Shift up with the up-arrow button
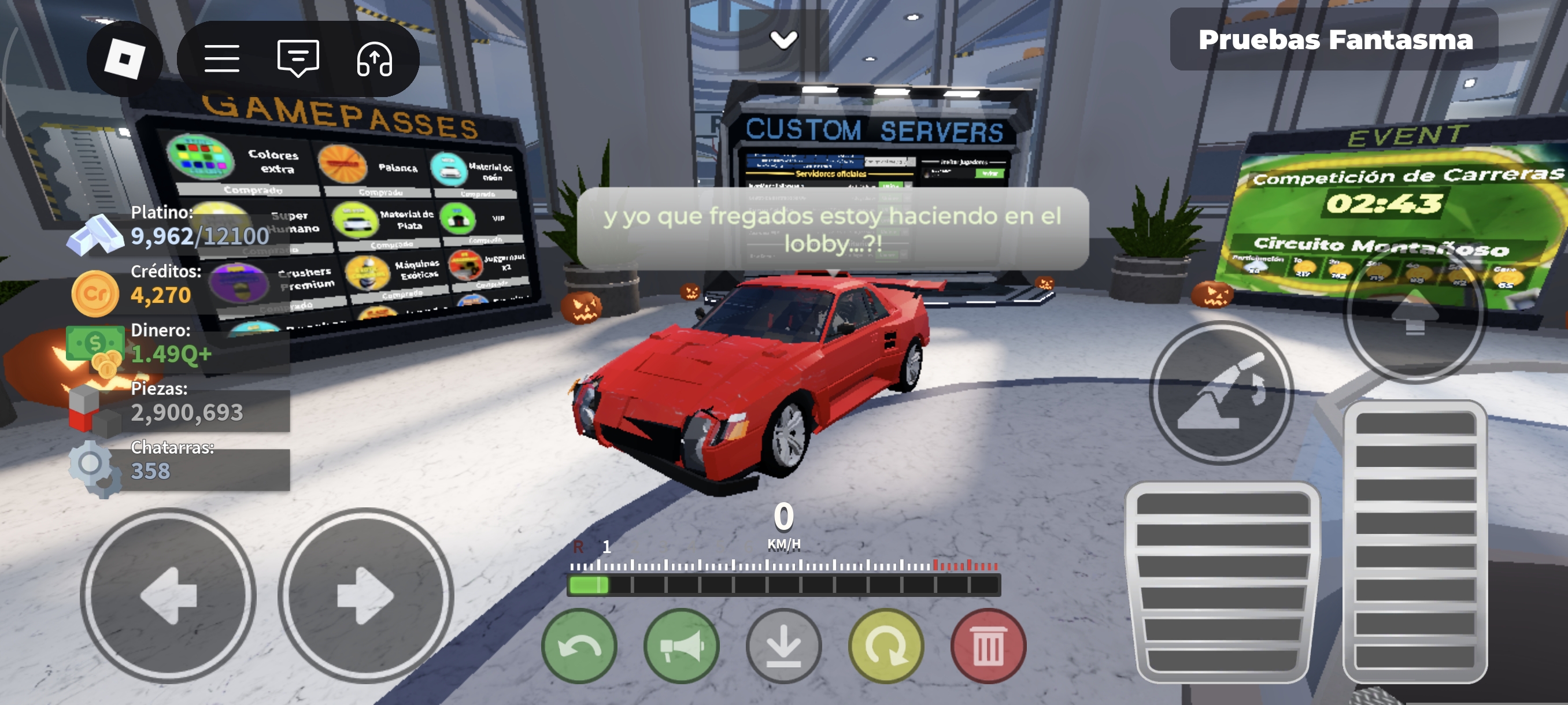Screen dimensions: 1568x705 (x=1415, y=313)
